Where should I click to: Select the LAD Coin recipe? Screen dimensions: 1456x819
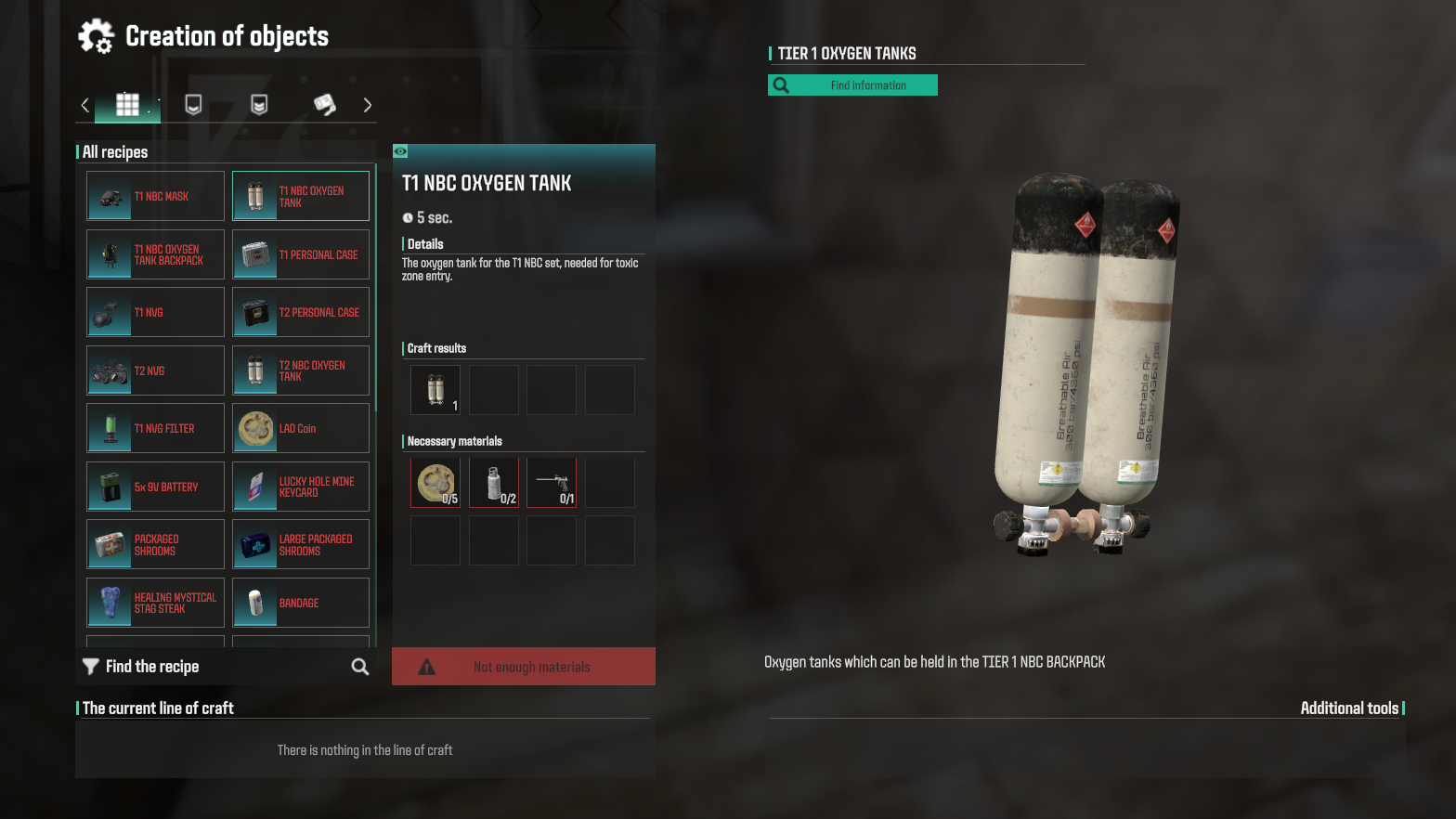[x=301, y=428]
